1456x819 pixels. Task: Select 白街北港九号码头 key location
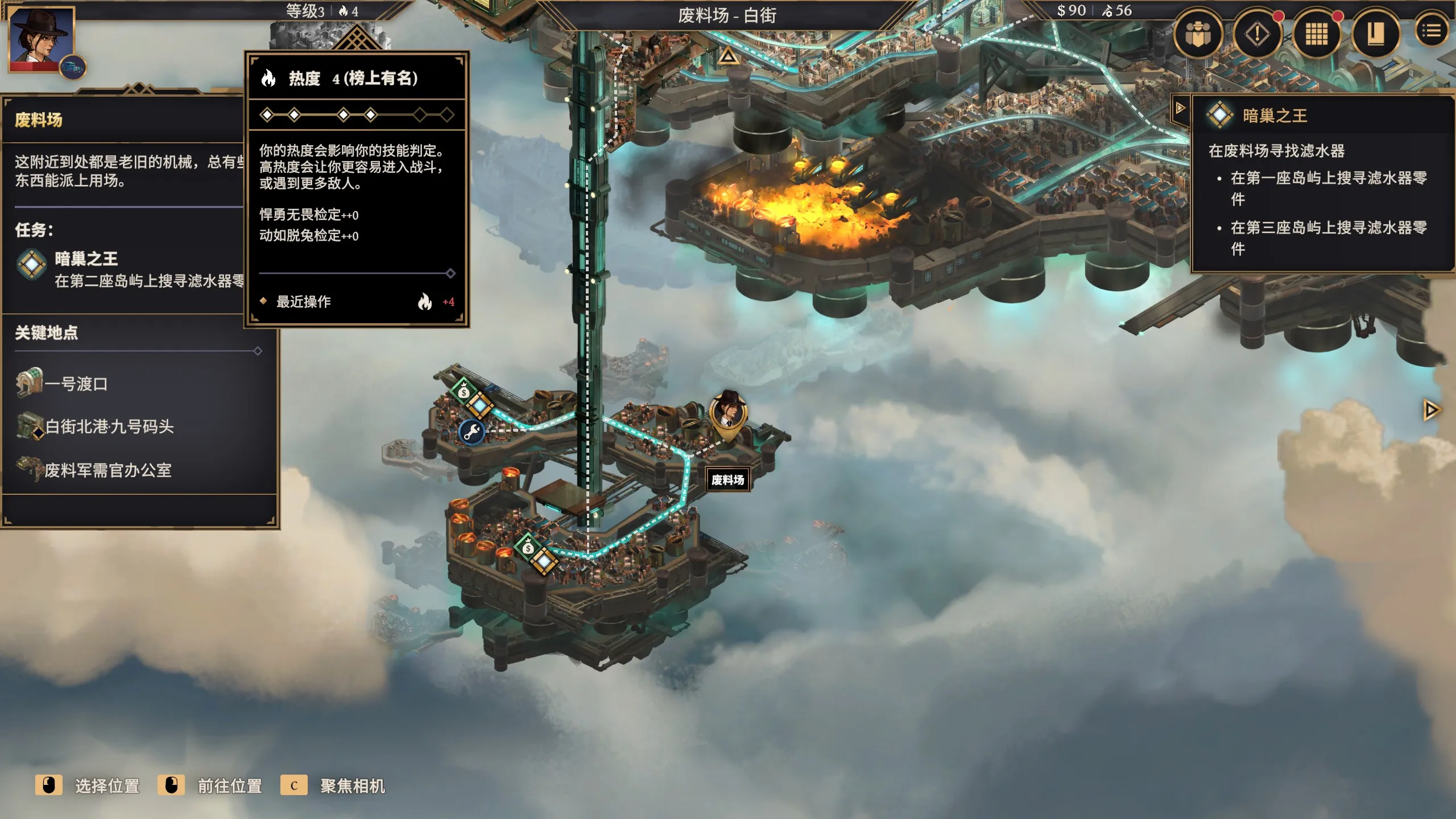pyautogui.click(x=108, y=427)
